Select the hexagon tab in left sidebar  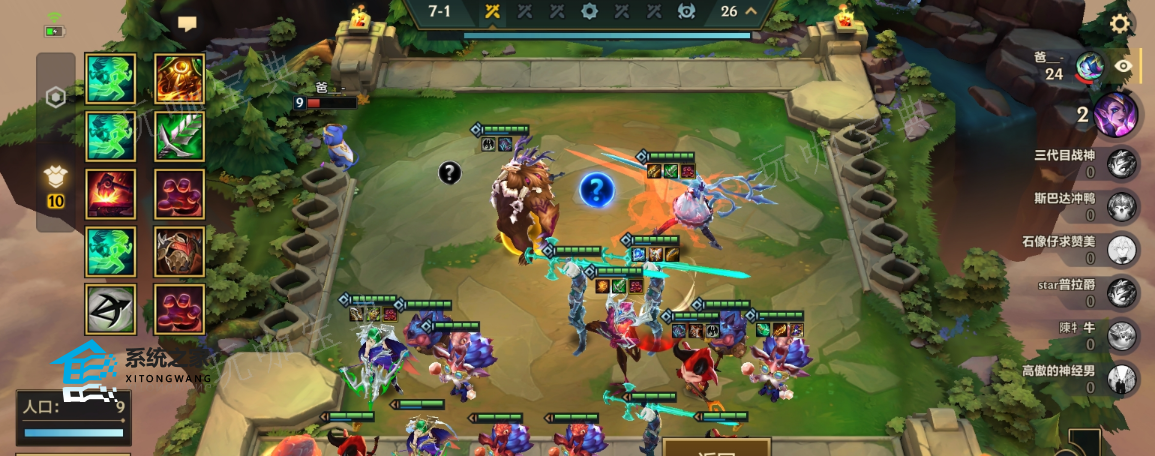56,97
